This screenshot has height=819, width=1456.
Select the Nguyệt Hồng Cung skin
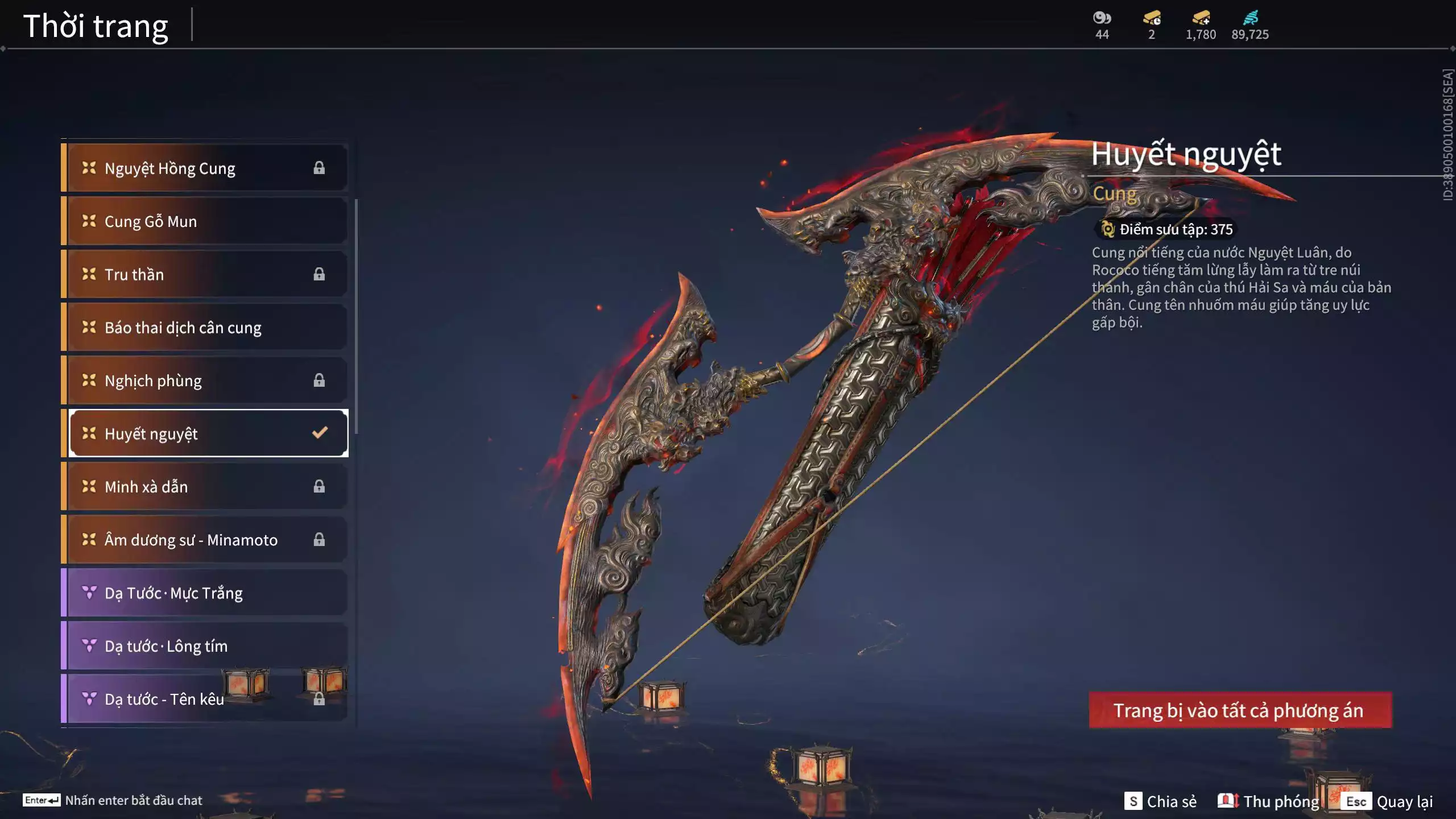205,168
